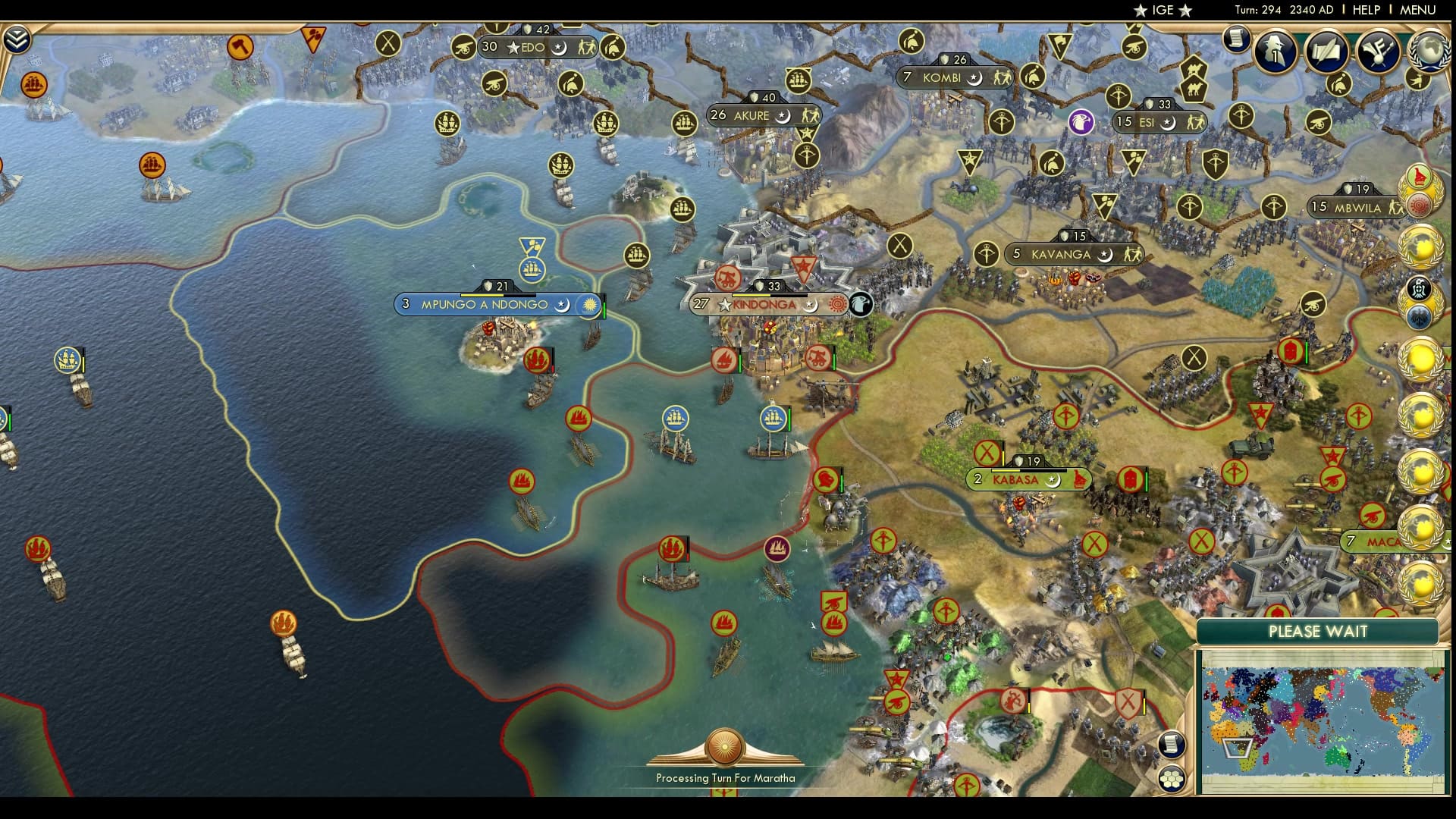This screenshot has width=1456, height=819.
Task: Select the Kabasa city banner
Action: click(1028, 479)
